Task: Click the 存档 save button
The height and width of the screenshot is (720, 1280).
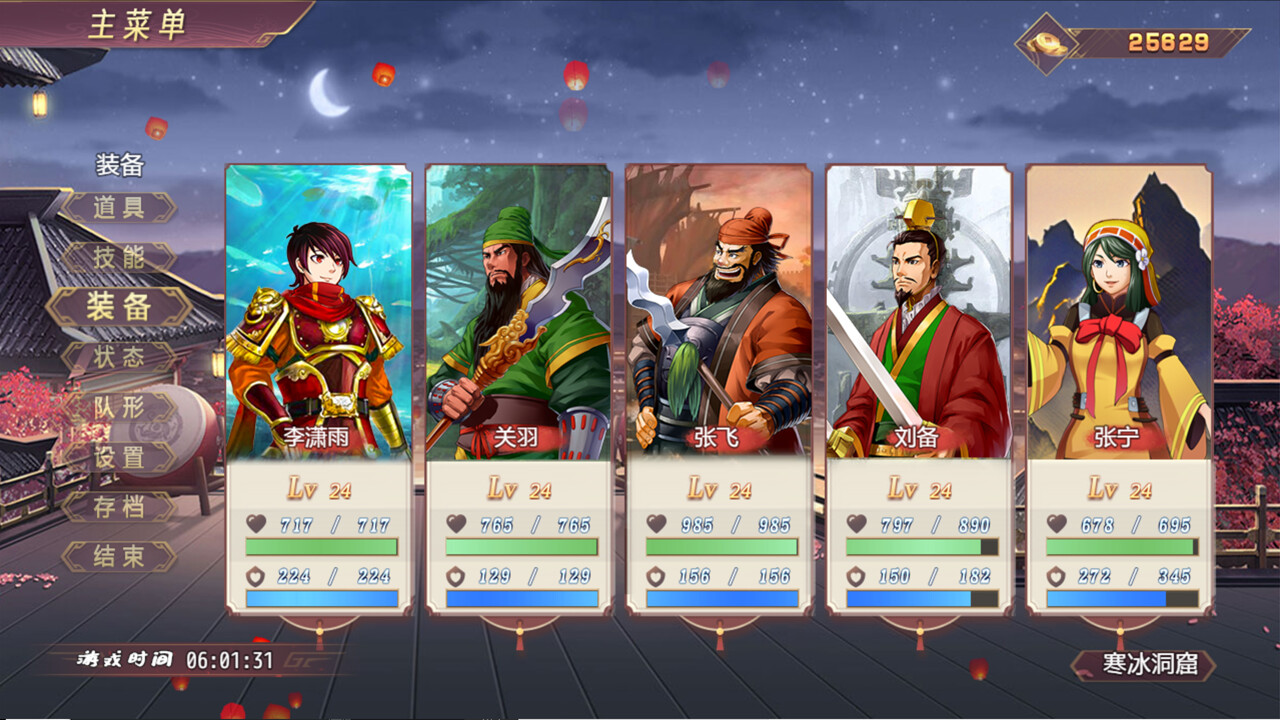Action: pos(120,507)
